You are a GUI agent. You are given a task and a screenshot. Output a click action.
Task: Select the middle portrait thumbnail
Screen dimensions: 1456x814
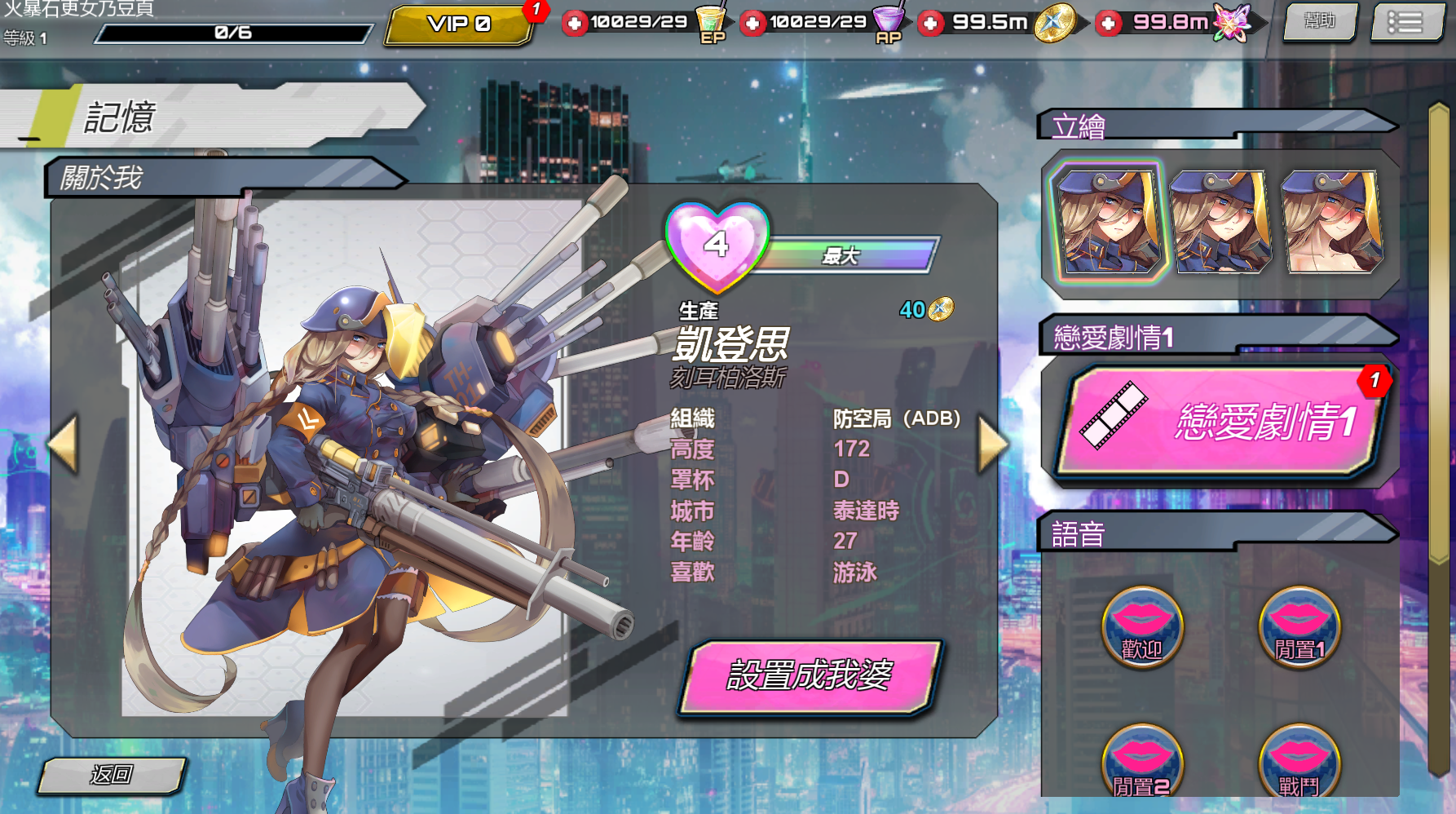point(1220,220)
